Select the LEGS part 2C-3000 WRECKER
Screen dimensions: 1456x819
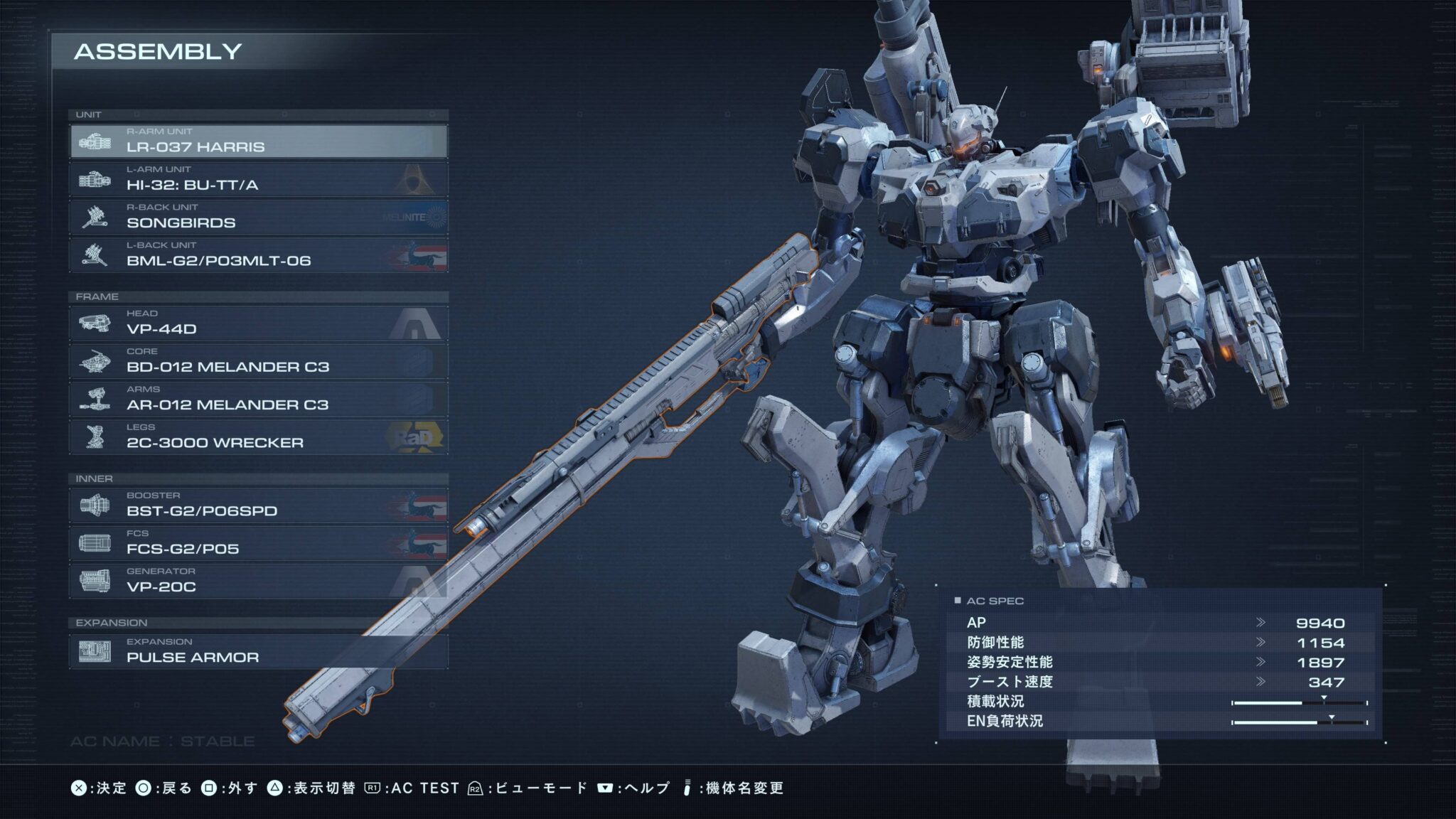(x=259, y=437)
